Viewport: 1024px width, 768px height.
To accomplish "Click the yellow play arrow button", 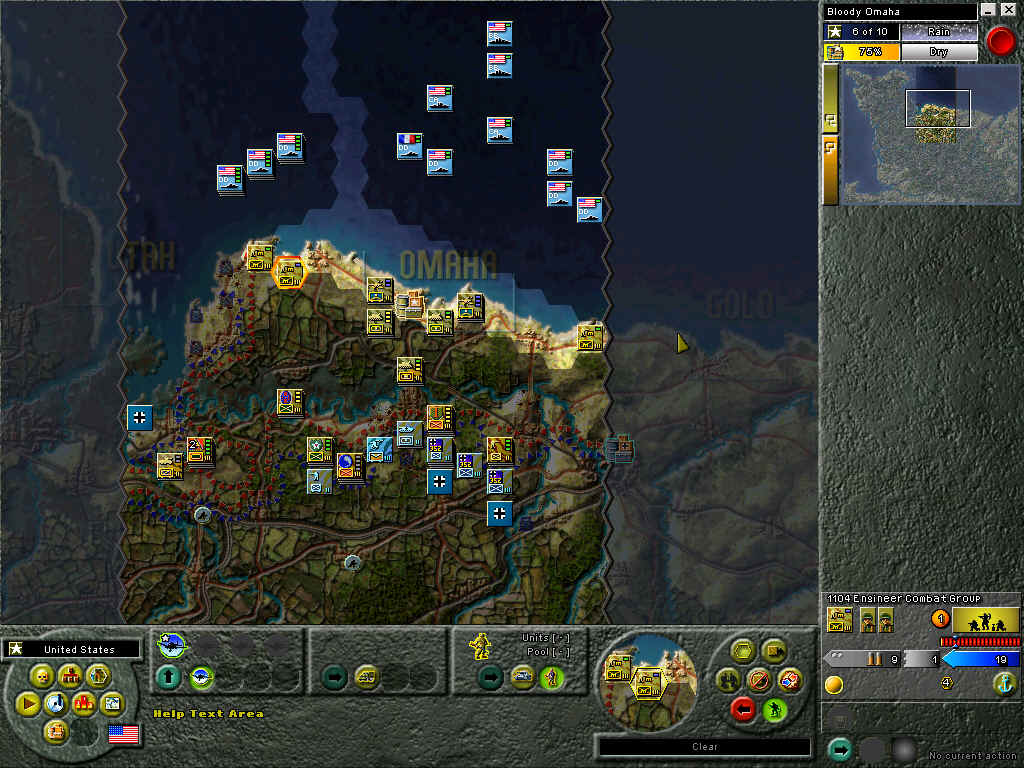I will pyautogui.click(x=28, y=704).
